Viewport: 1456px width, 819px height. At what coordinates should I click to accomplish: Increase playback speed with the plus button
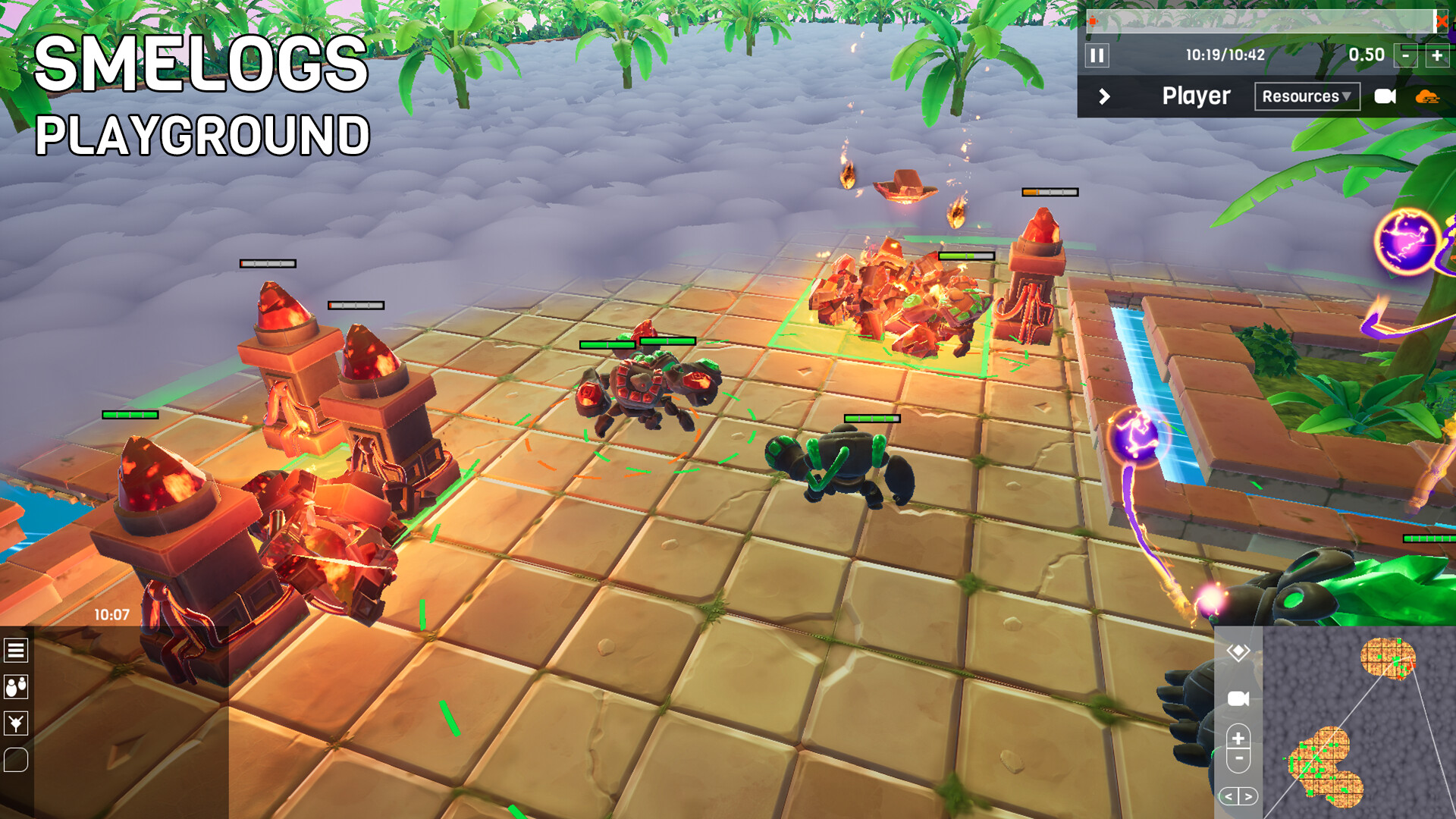click(1436, 55)
